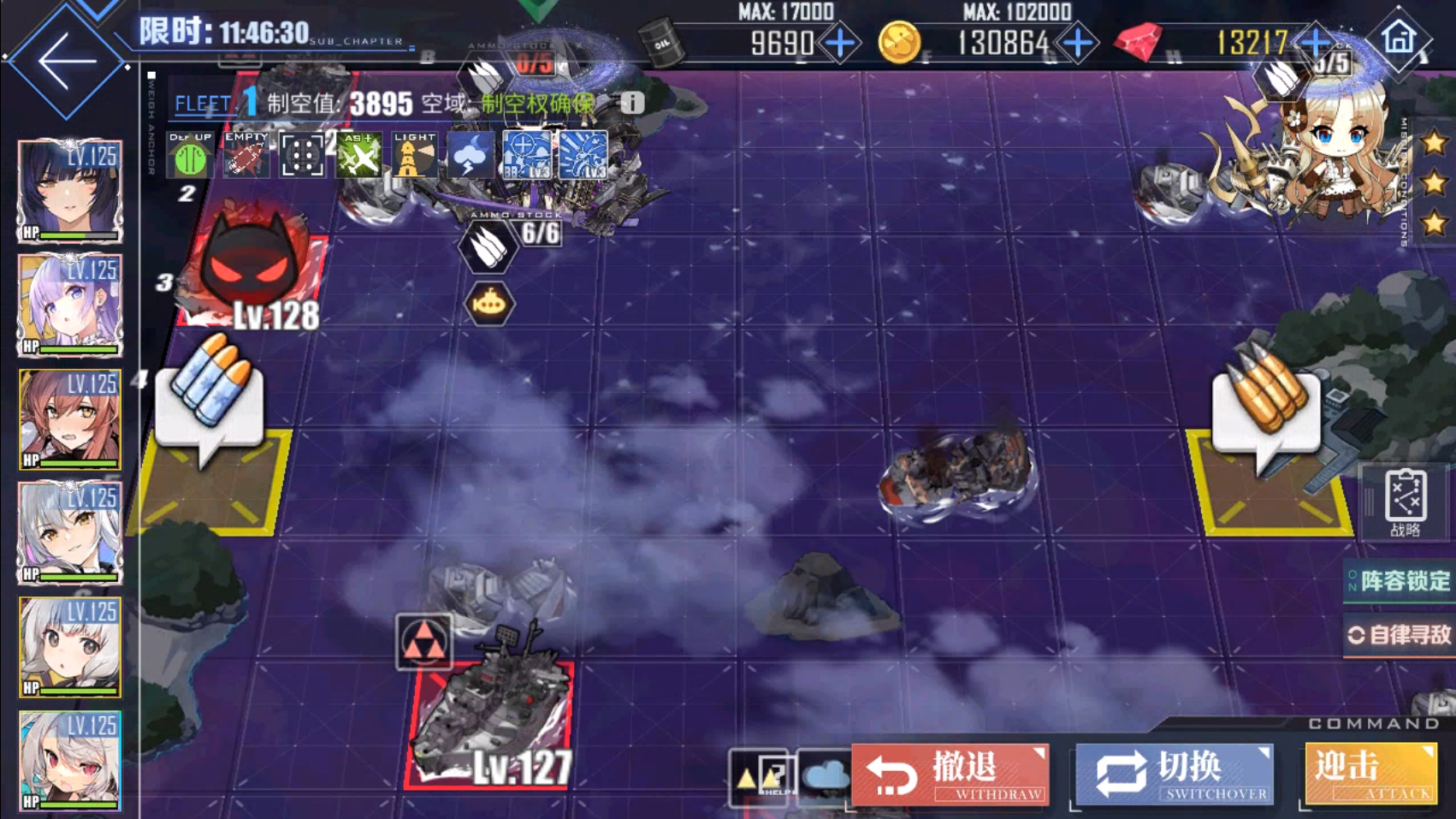The height and width of the screenshot is (819, 1456).
Task: Buy more red gems with the plus button
Action: click(x=1314, y=41)
